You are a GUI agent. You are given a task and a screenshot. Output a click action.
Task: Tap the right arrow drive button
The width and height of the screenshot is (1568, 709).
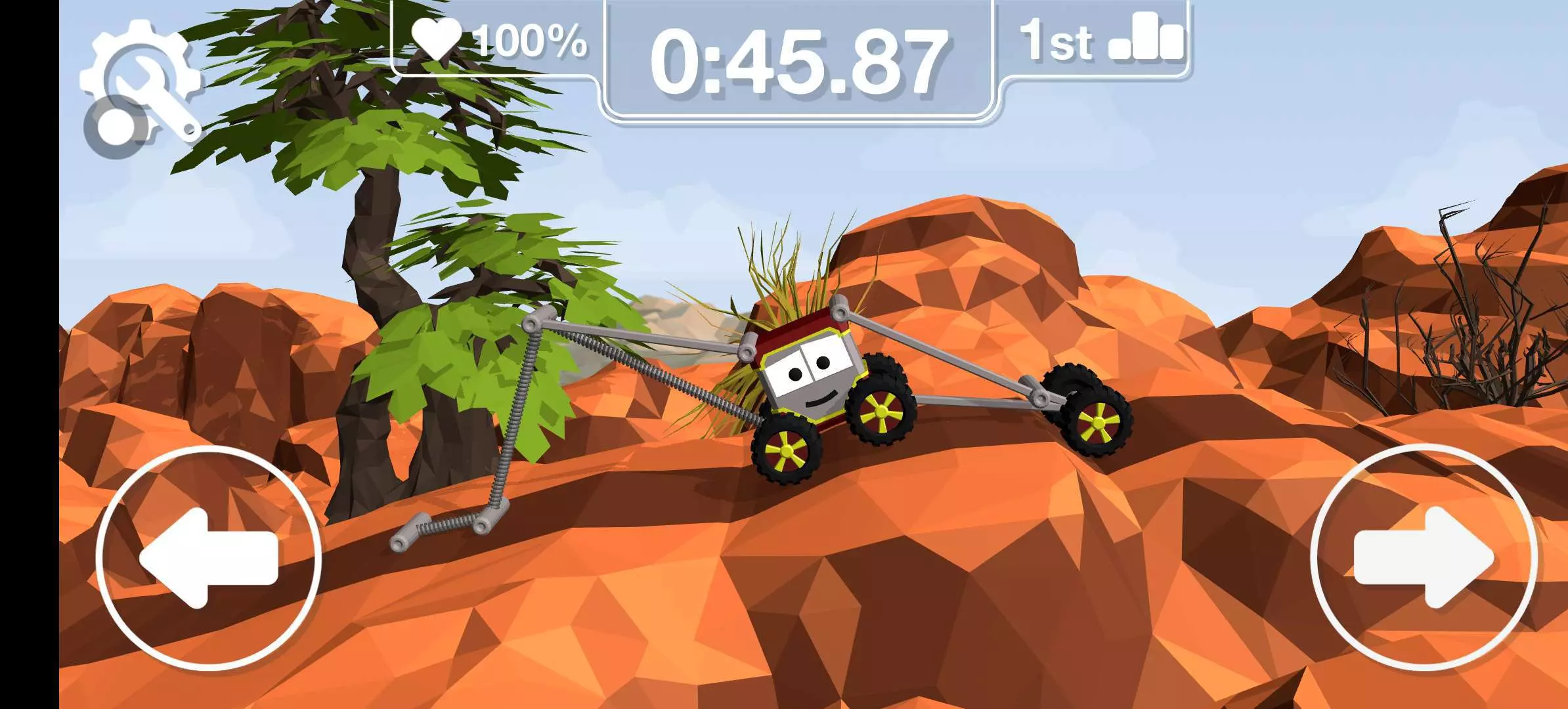click(1424, 557)
